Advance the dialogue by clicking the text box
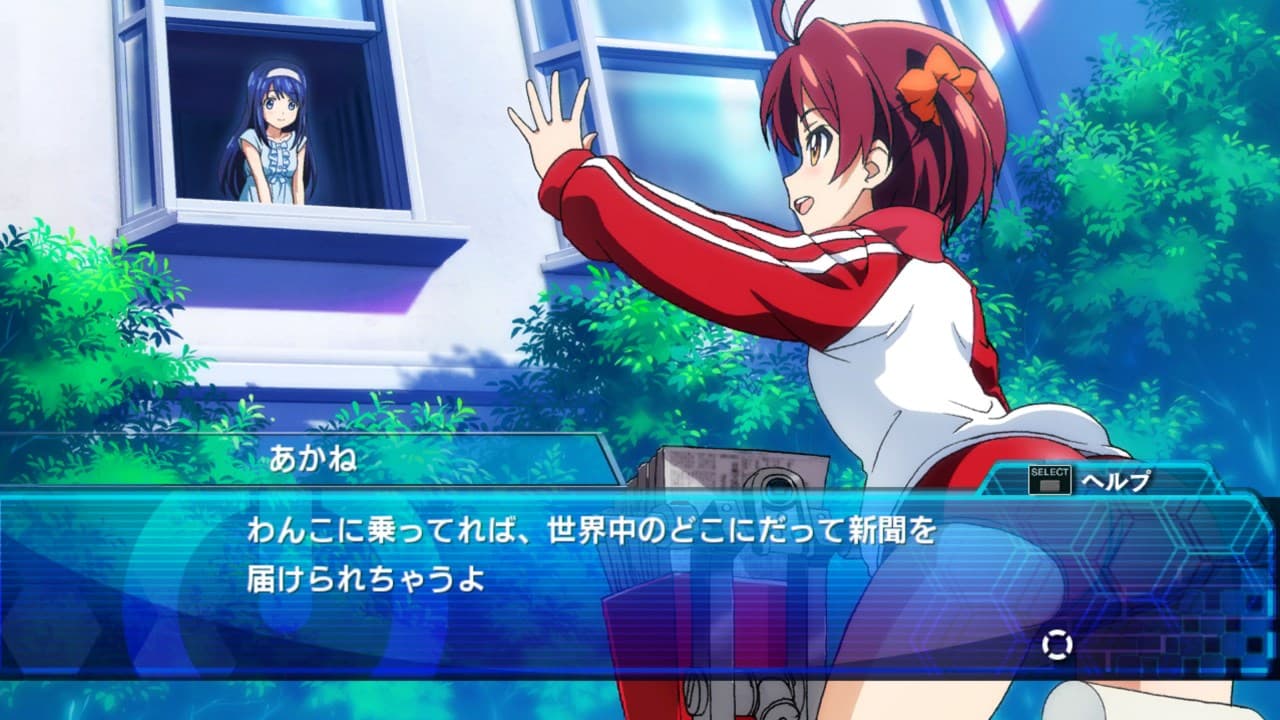 tap(640, 580)
